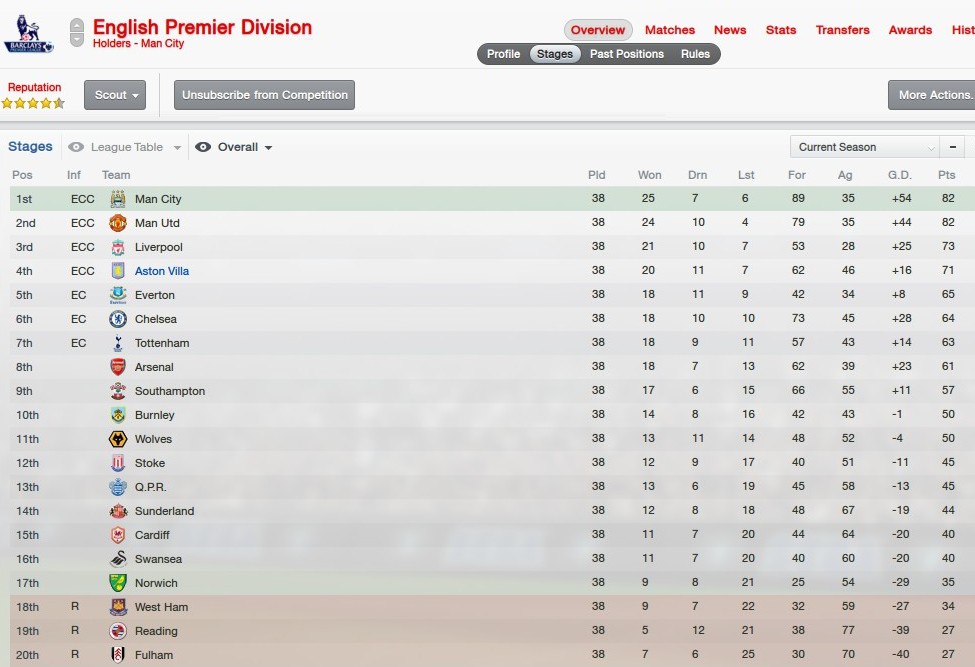
Task: Open the More Actions menu
Action: [x=934, y=95]
